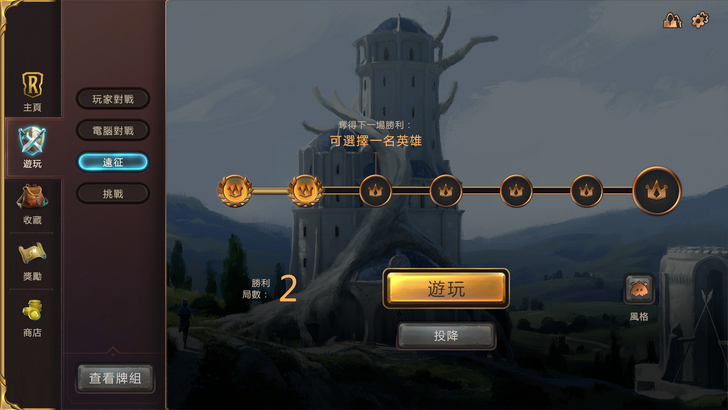Go to the 商店 store tab
The image size is (728, 410).
coord(32,316)
